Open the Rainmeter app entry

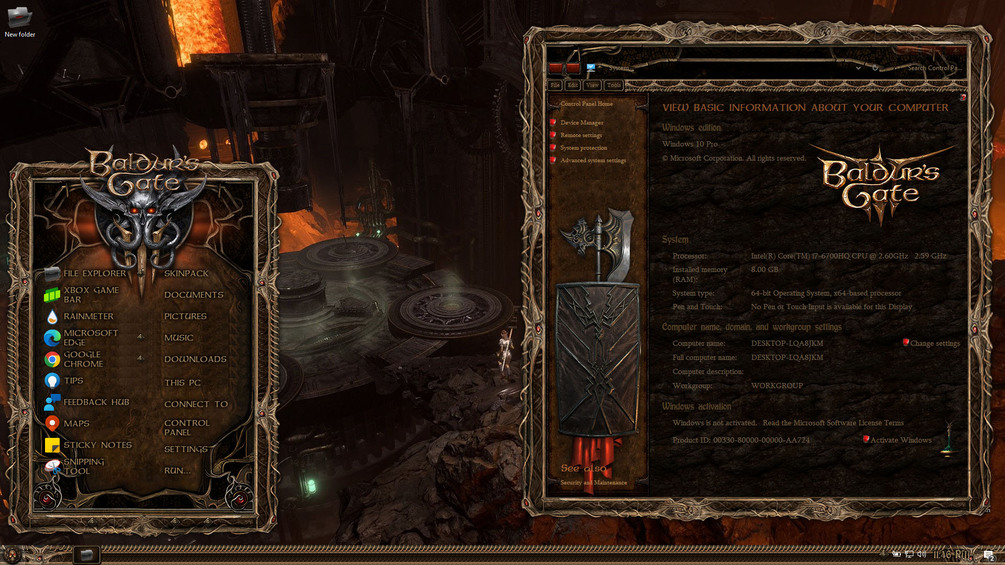point(88,317)
